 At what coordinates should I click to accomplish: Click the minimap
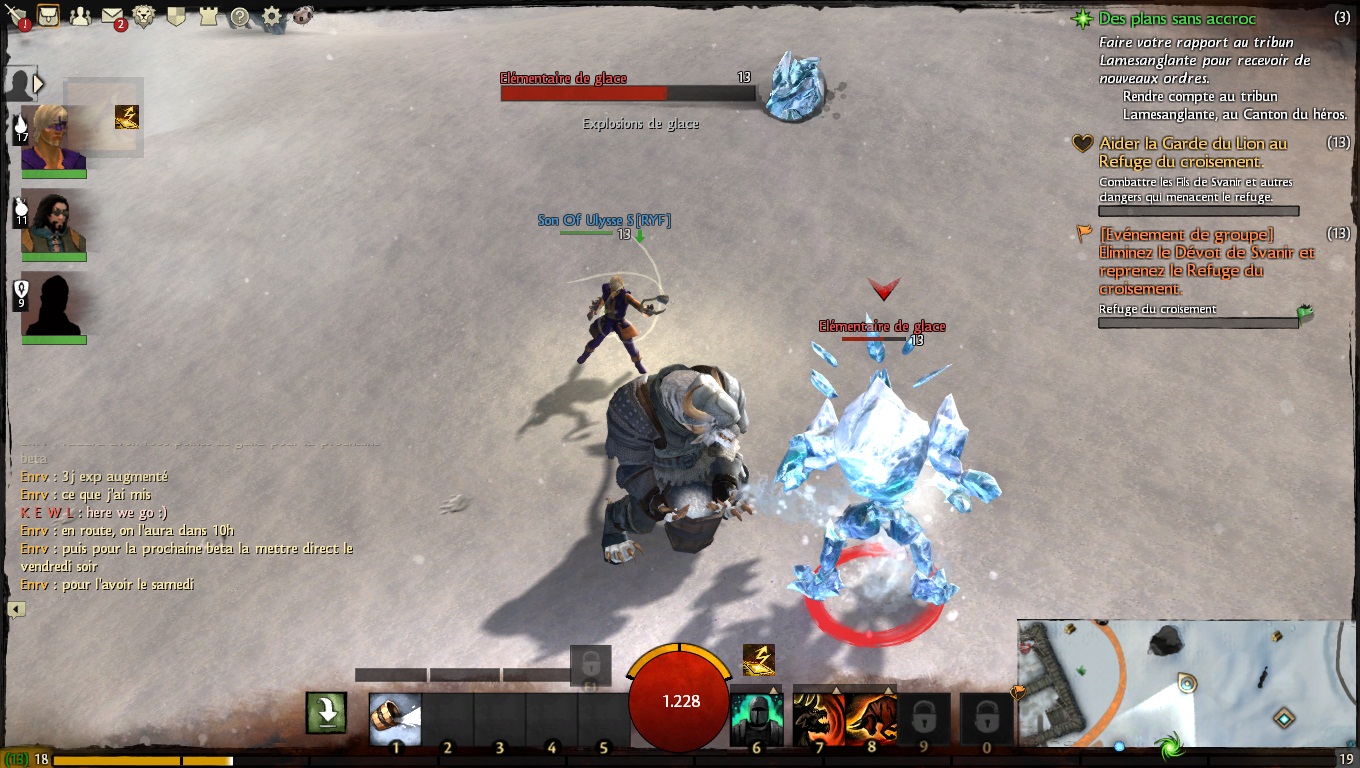point(1186,684)
